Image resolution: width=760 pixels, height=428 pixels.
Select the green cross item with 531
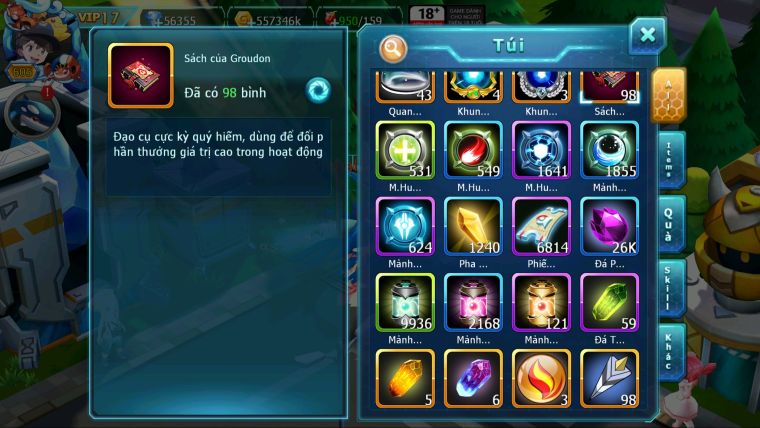pyautogui.click(x=405, y=150)
